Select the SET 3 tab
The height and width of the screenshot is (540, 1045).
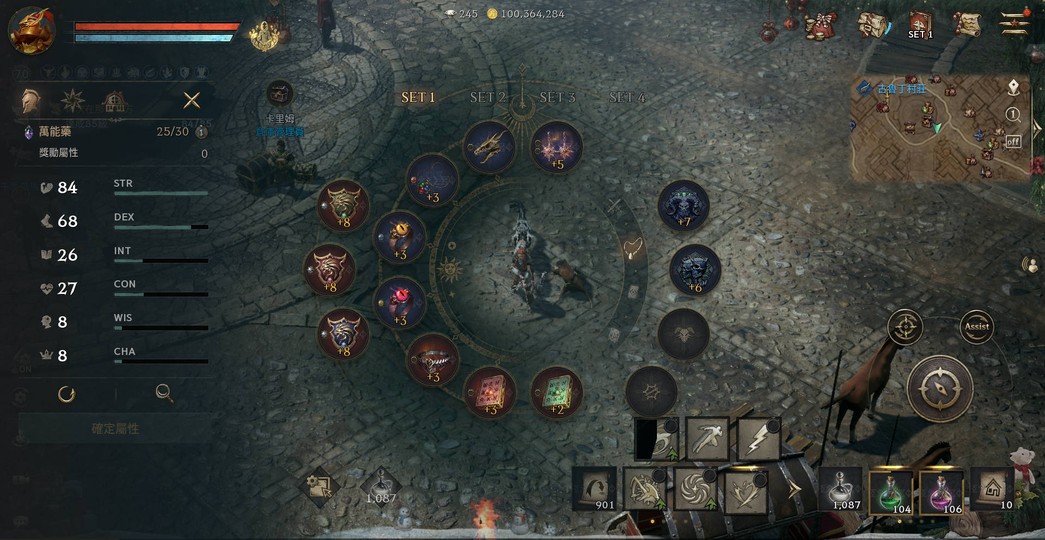[x=557, y=98]
